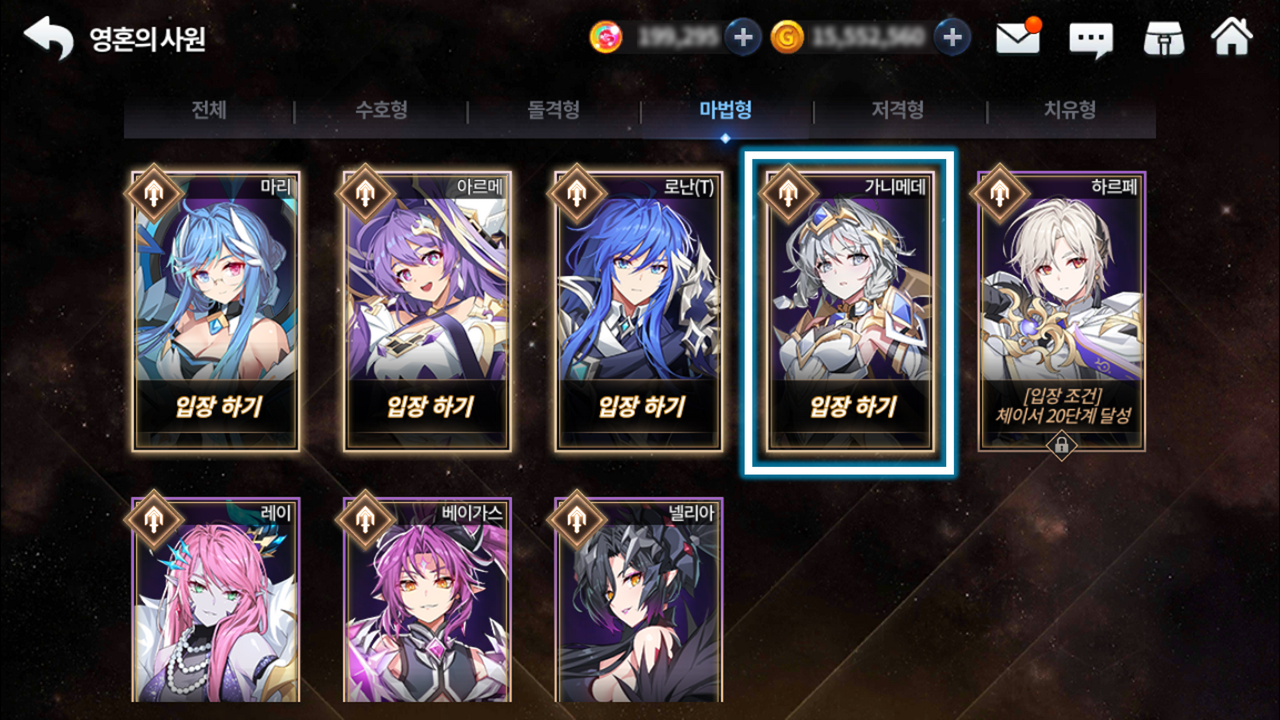The height and width of the screenshot is (720, 1280).
Task: Select the 마법형 tab
Action: coord(726,111)
